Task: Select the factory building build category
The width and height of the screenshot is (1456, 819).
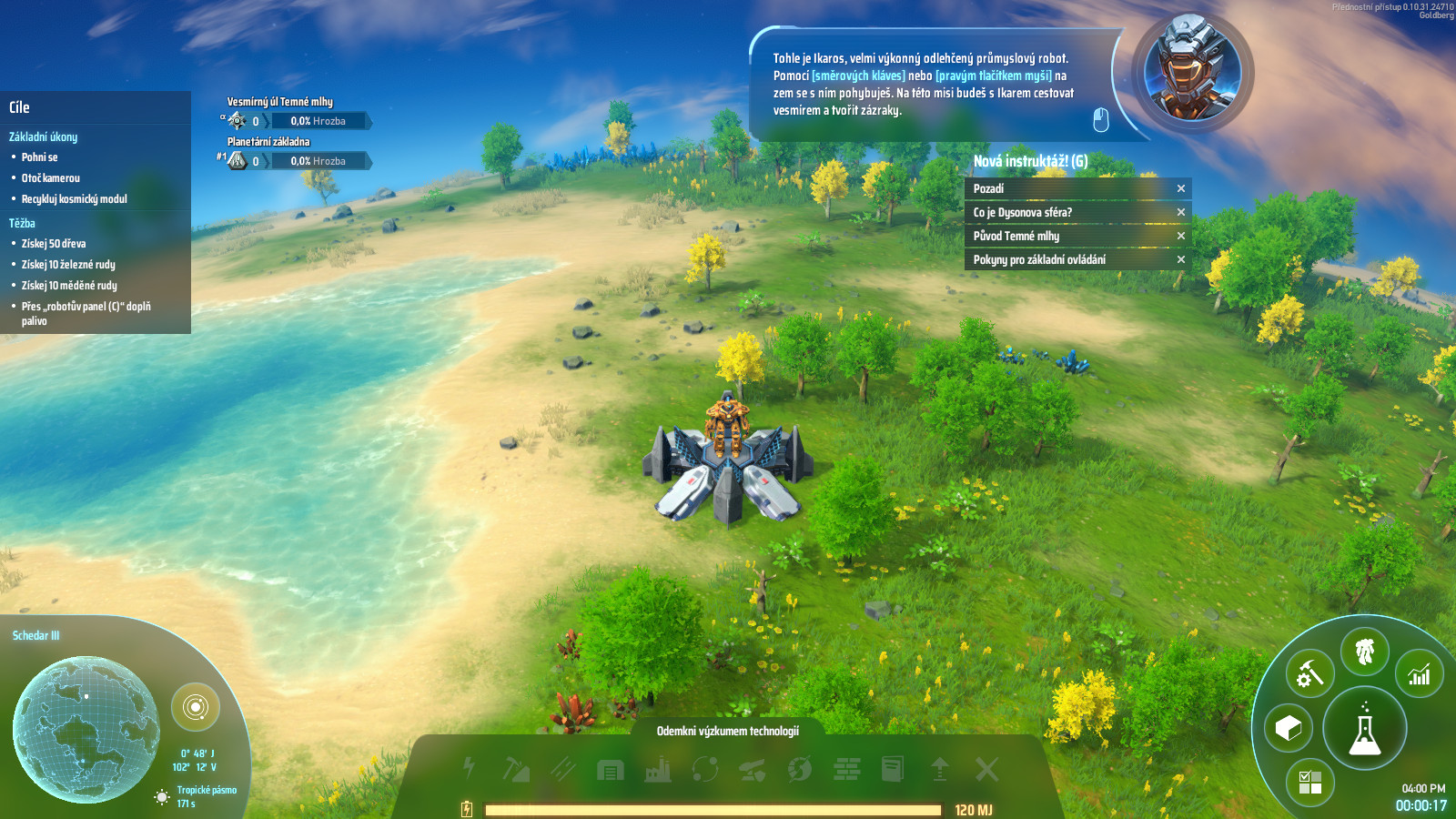Action: 657,770
